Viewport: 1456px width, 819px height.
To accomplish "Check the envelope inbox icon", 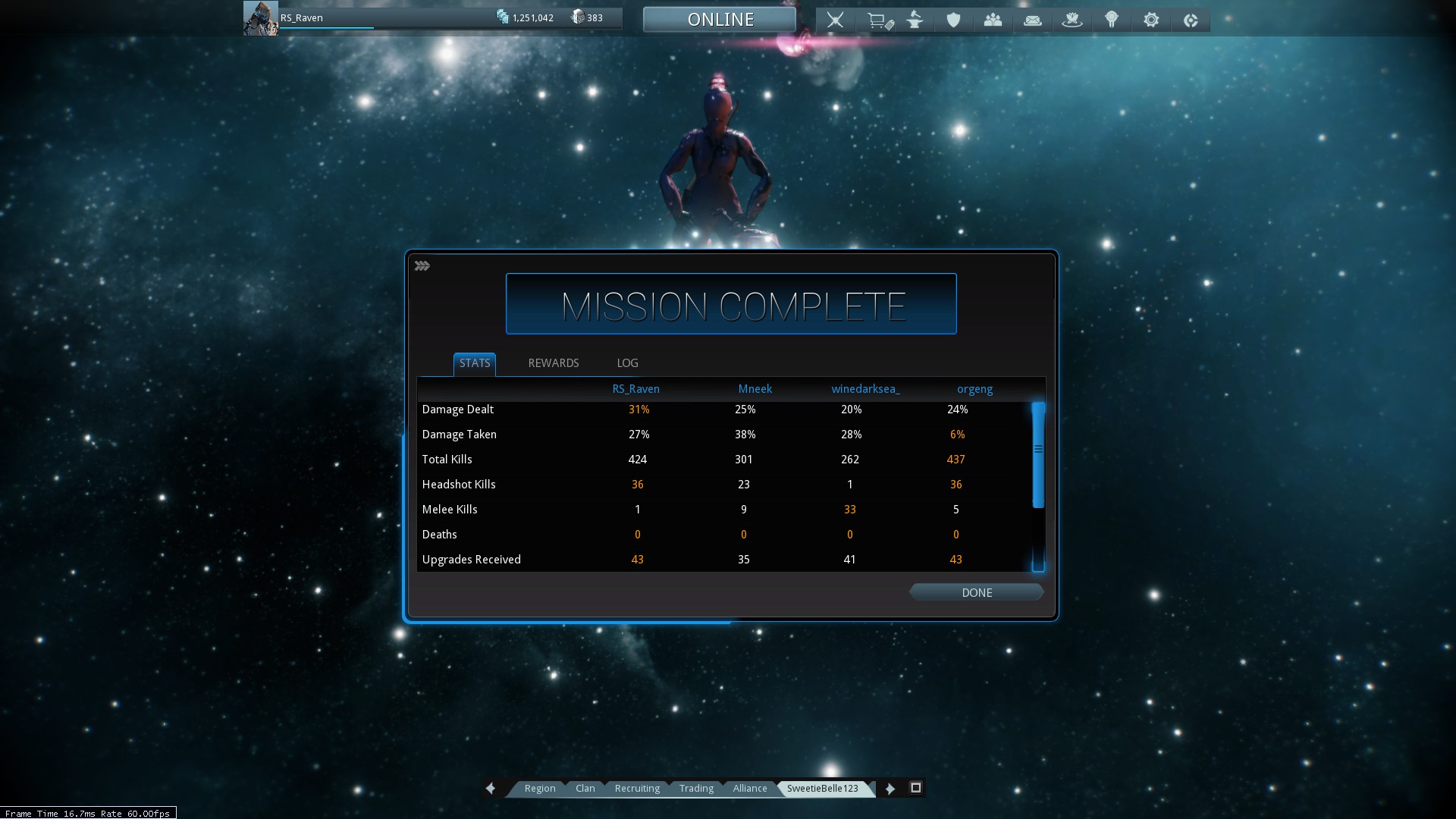I will point(1032,20).
